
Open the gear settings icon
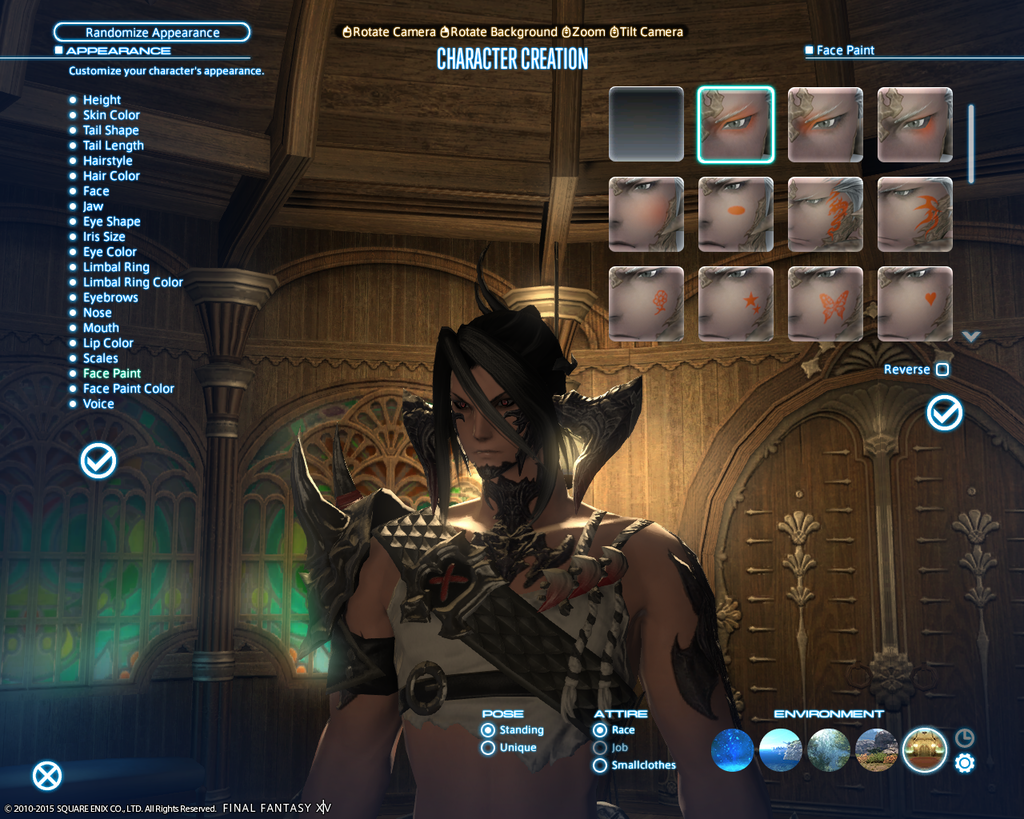point(964,764)
